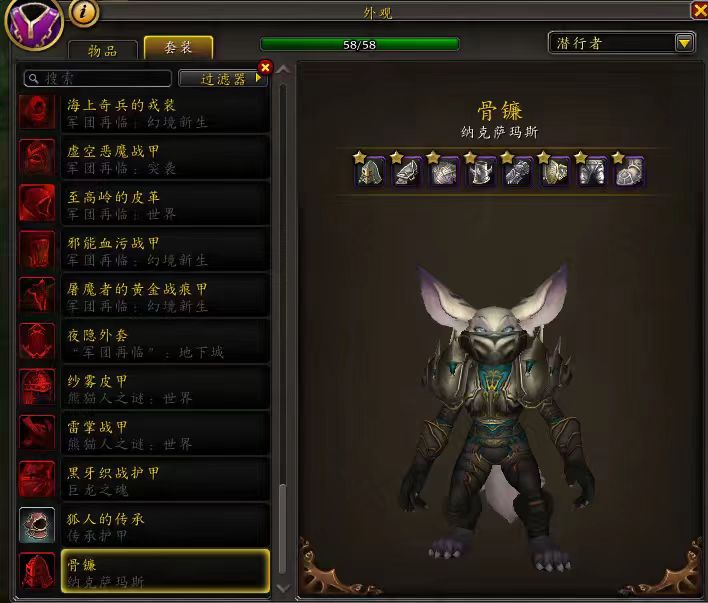Open the 过滤器 filter menu
Viewport: 708px width, 603px height.
tap(222, 78)
